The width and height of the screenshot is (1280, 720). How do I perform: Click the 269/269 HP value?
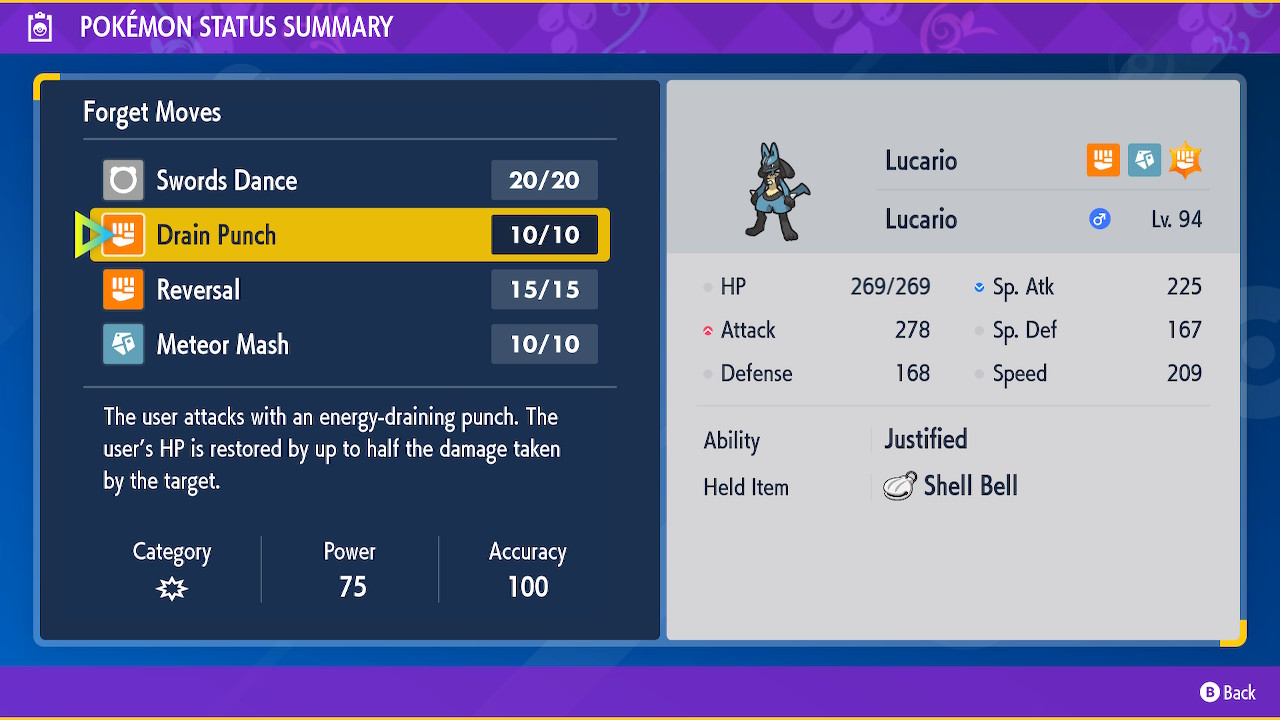click(x=890, y=286)
